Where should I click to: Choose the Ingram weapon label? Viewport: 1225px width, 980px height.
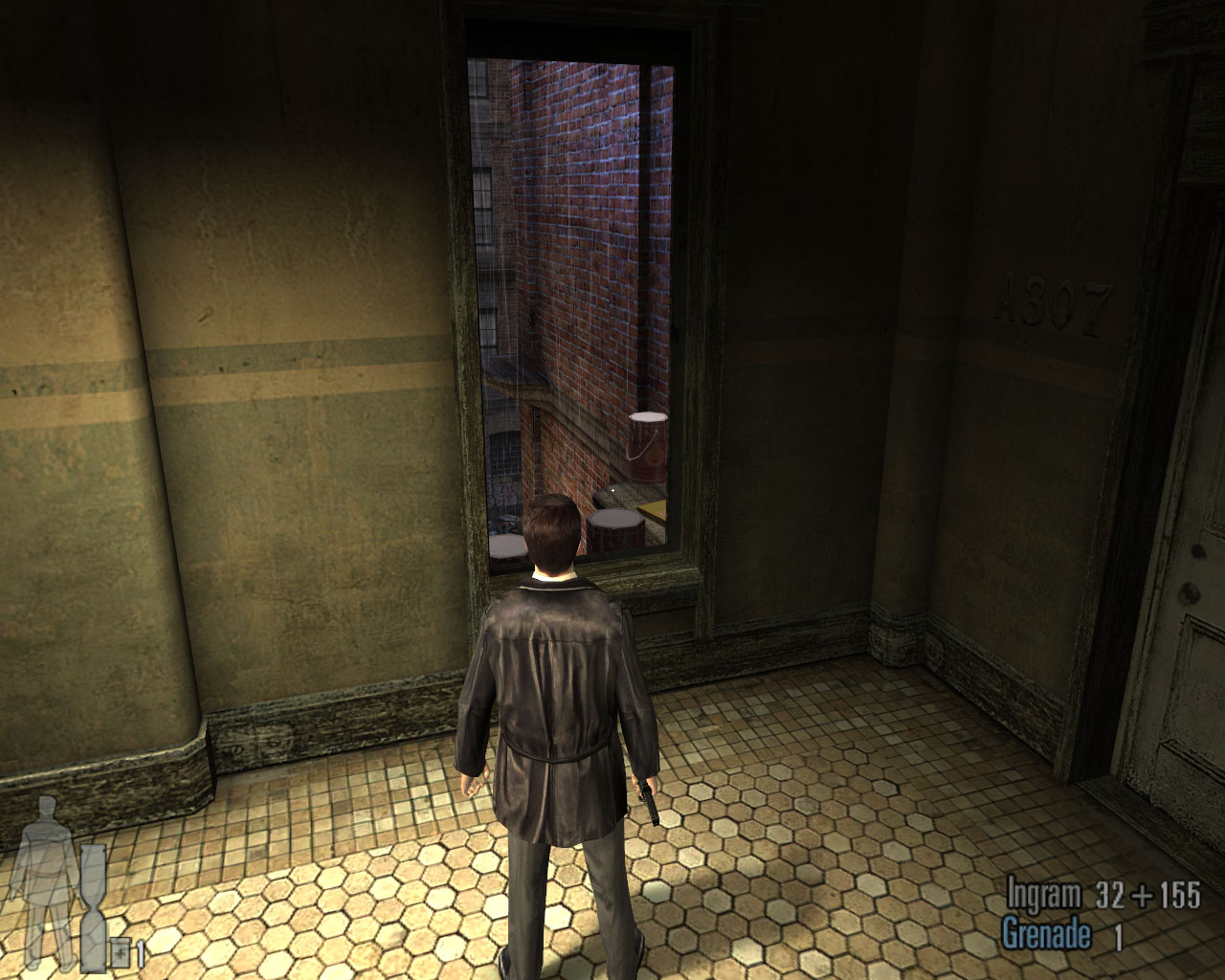(1043, 896)
